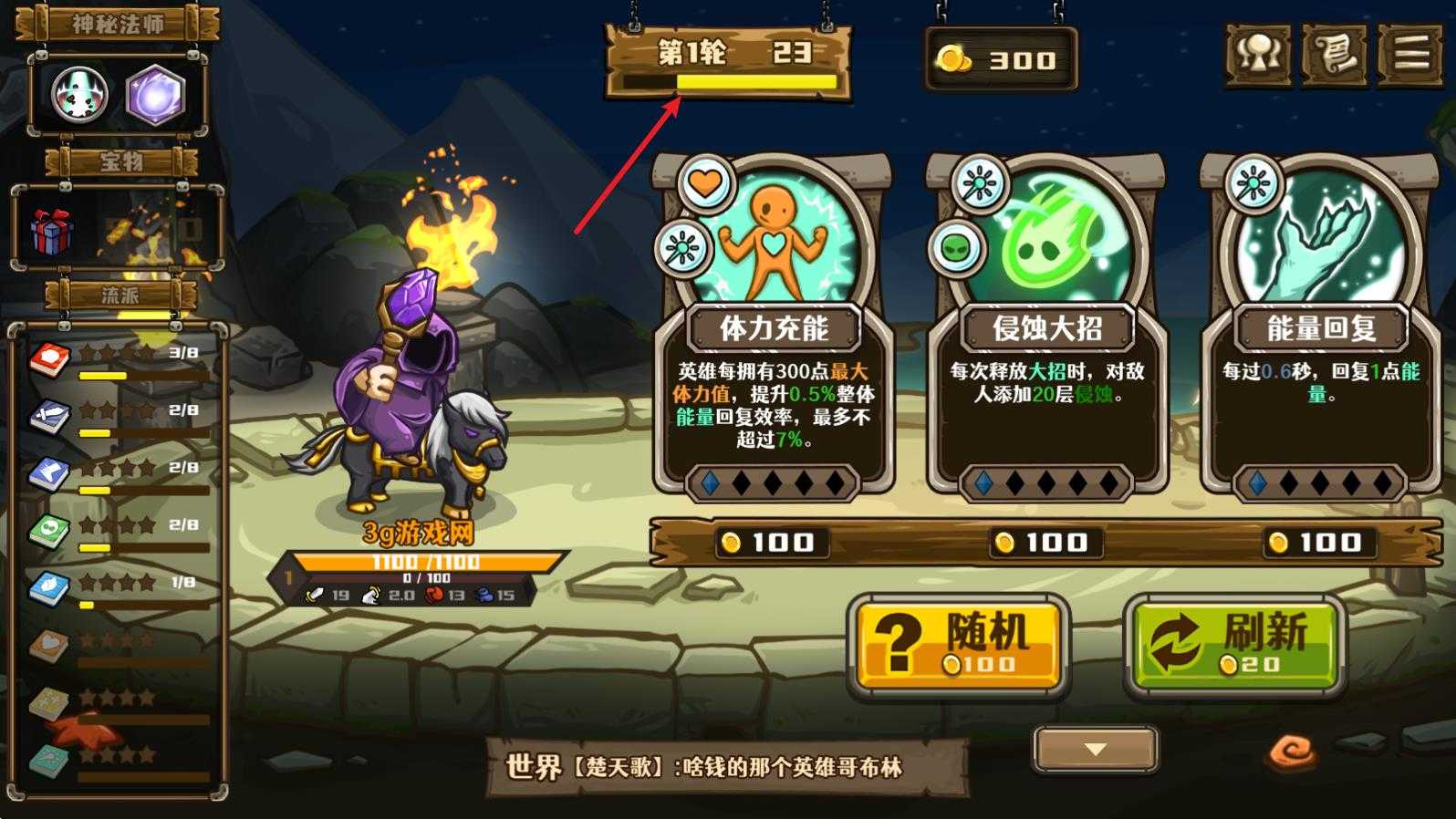
Task: Select the sword book in the 流派 list
Action: click(47, 411)
